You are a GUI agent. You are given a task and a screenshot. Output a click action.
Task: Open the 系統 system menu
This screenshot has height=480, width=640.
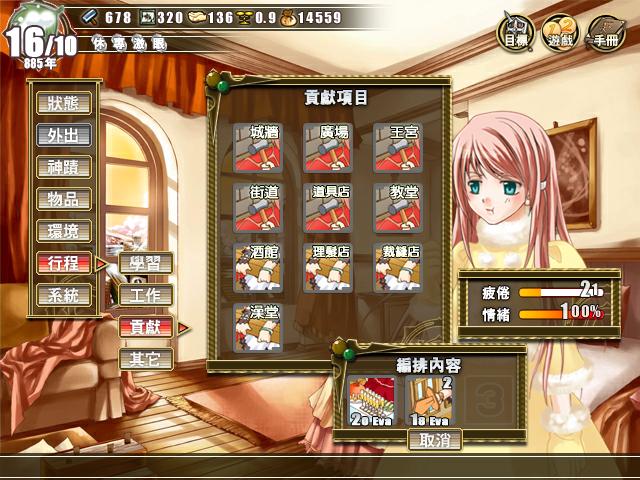tap(63, 295)
